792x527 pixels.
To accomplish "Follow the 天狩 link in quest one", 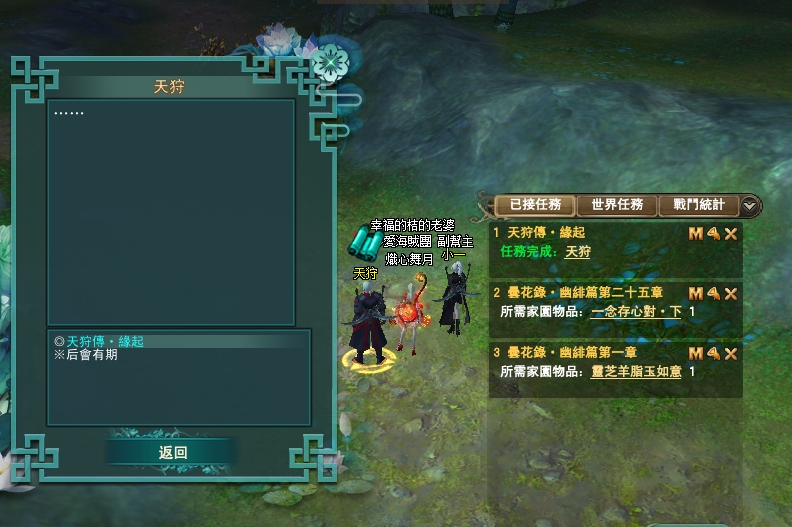I will (578, 252).
